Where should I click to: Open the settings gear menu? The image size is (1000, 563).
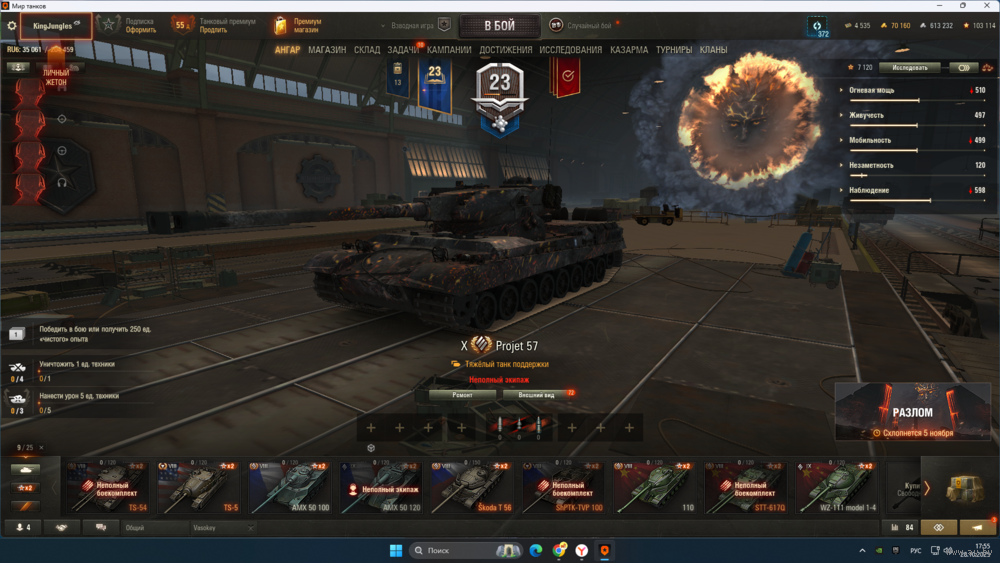click(12, 26)
